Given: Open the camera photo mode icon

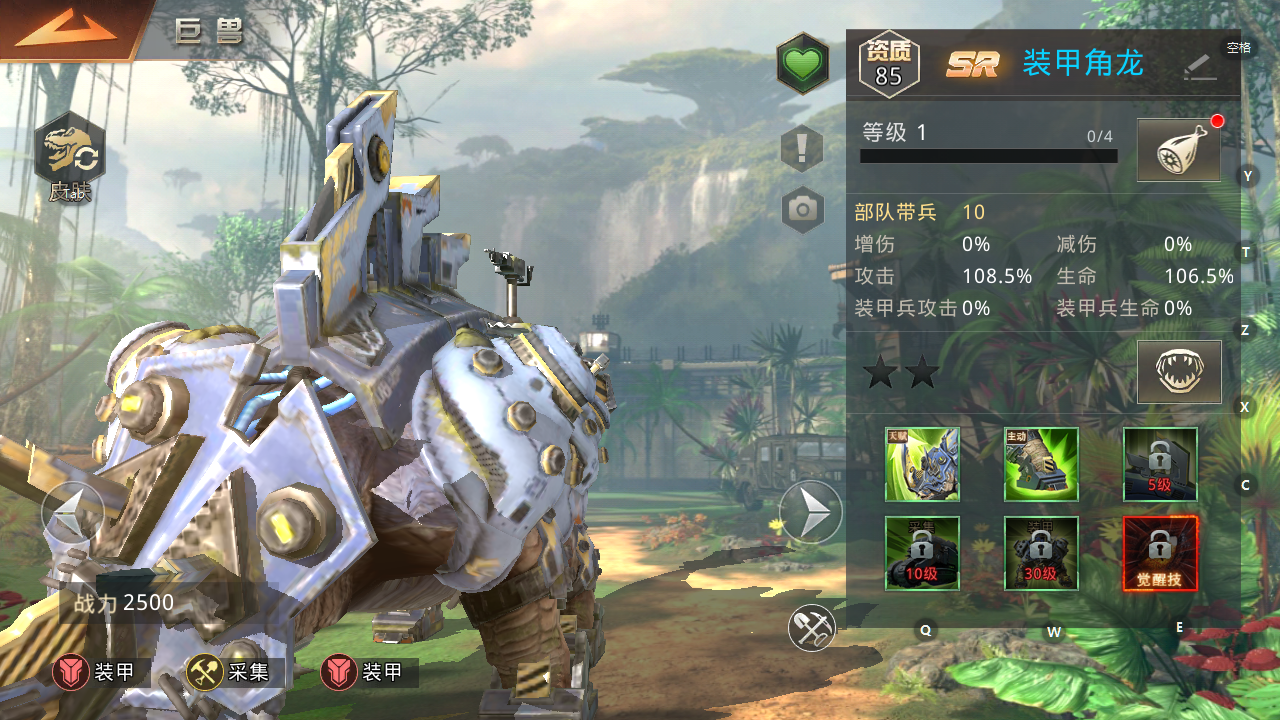Looking at the screenshot, I should [802, 209].
